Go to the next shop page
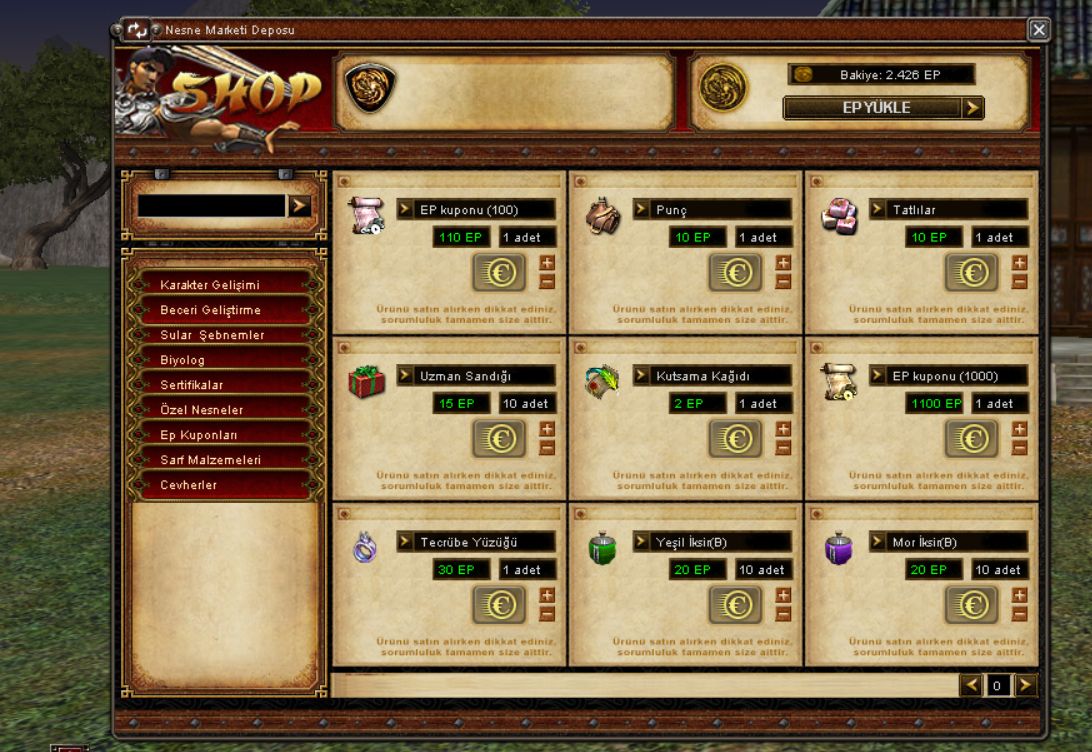 tap(1026, 685)
